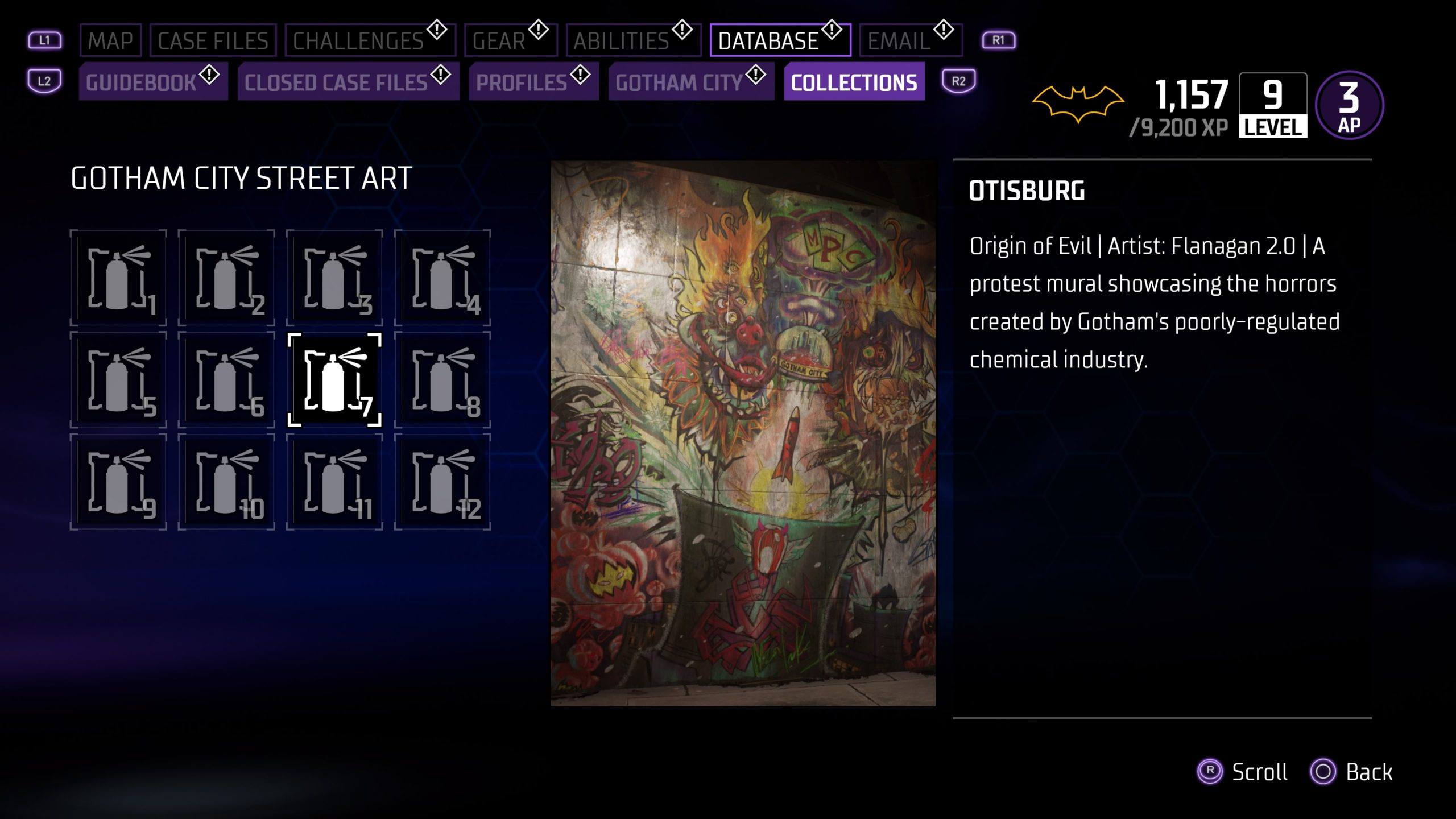Screen dimensions: 1456x819
Task: Show street art entry number 12
Action: coord(442,482)
